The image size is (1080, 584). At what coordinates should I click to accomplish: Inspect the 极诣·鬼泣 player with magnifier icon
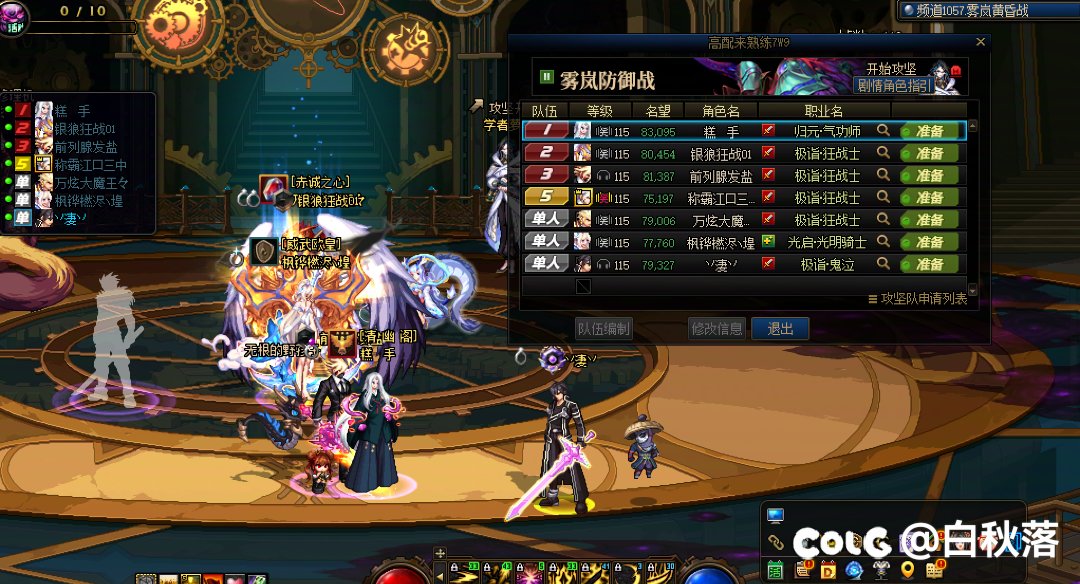pyautogui.click(x=883, y=264)
